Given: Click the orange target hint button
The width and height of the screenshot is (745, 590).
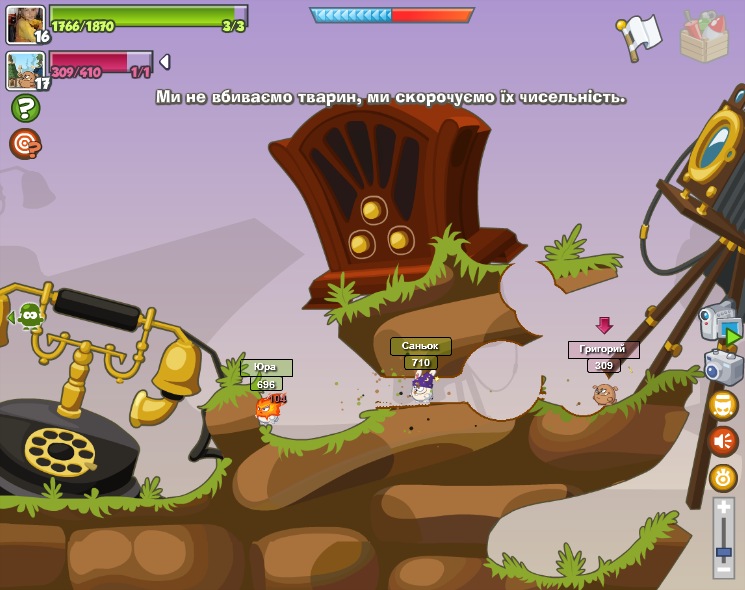Looking at the screenshot, I should pyautogui.click(x=25, y=144).
